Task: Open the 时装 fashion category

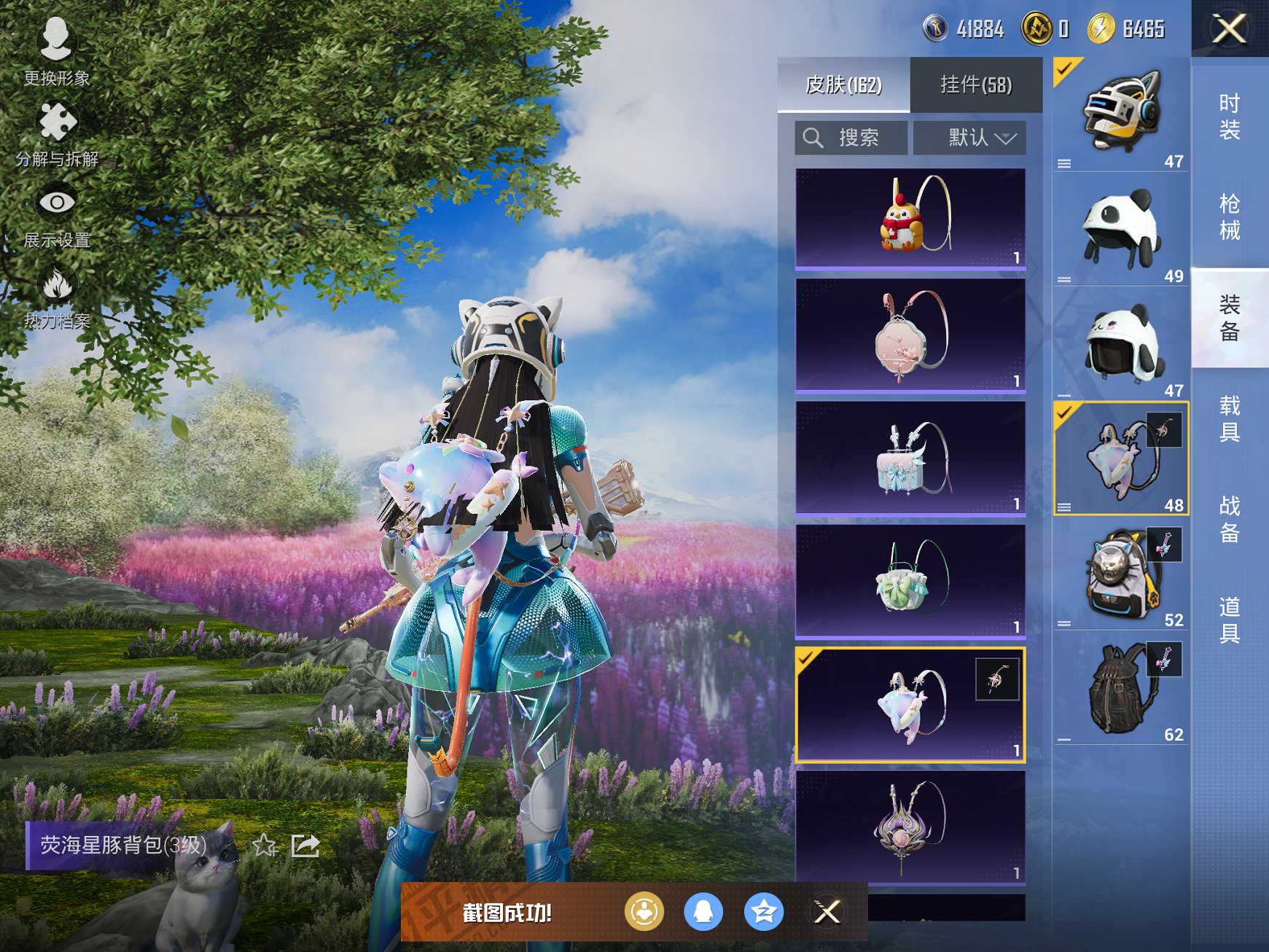Action: click(1230, 117)
